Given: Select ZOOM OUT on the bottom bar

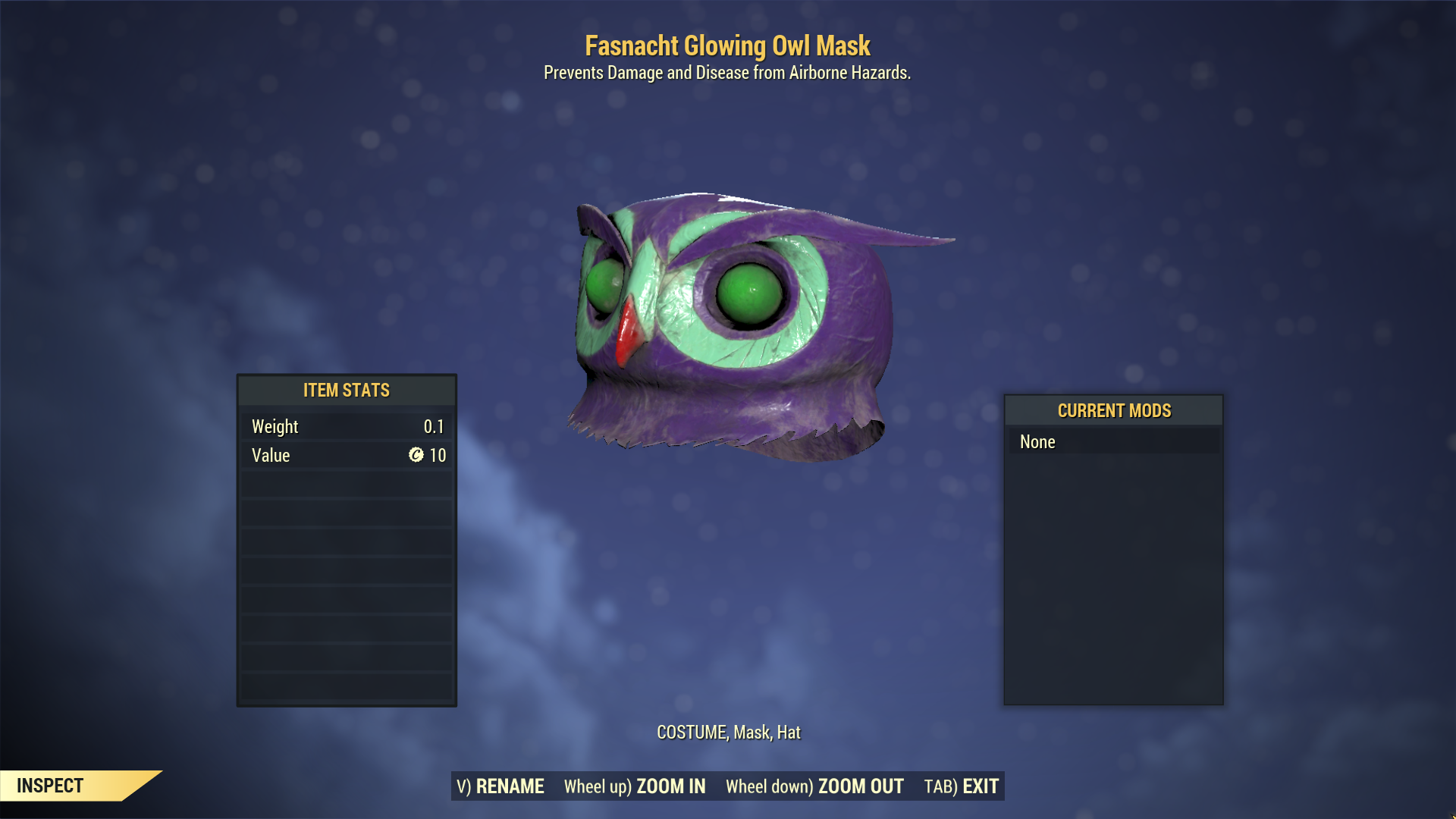Looking at the screenshot, I should (x=814, y=786).
